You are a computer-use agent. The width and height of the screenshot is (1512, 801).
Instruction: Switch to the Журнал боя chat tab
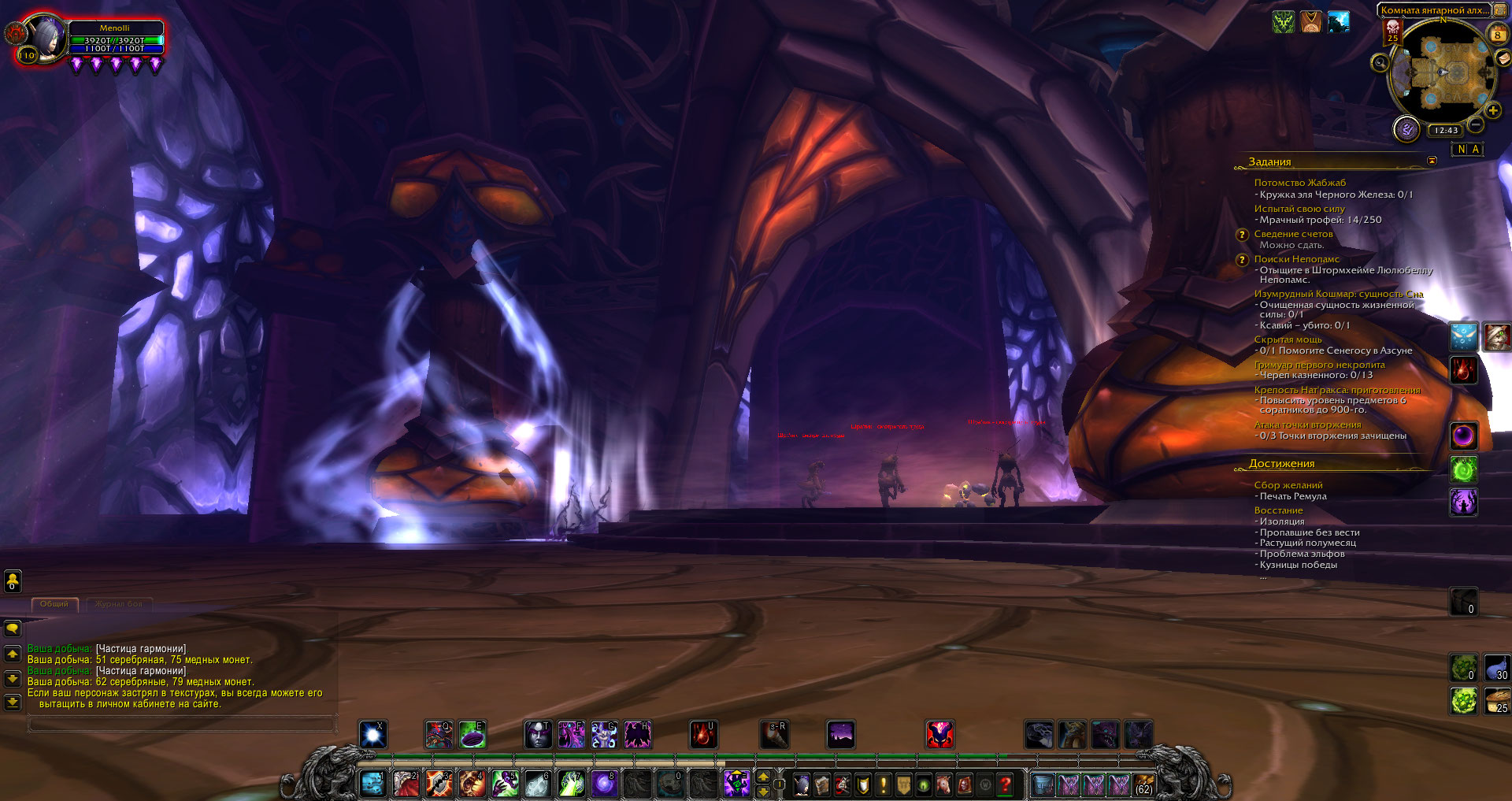point(119,604)
